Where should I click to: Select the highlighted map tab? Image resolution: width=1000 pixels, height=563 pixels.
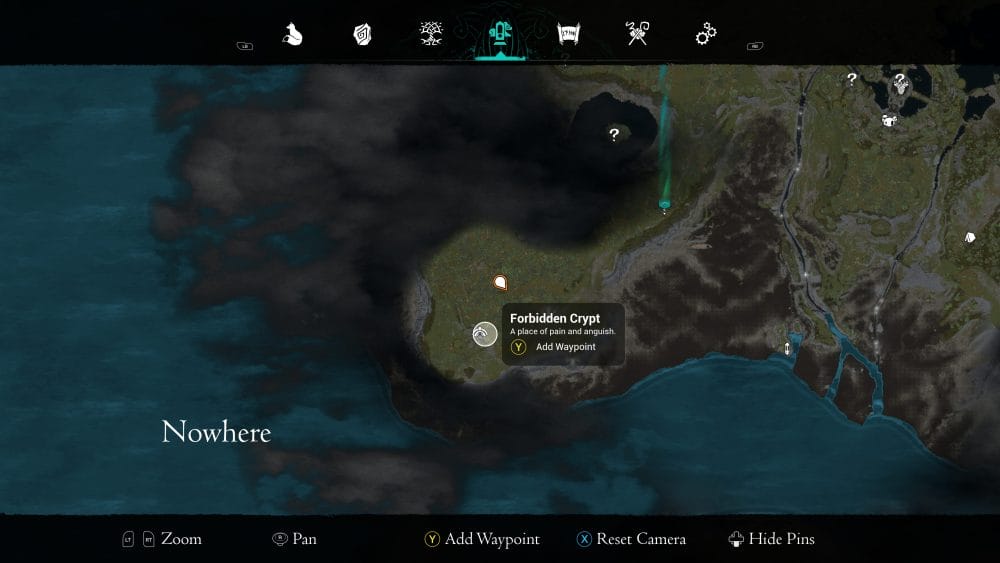coord(500,36)
